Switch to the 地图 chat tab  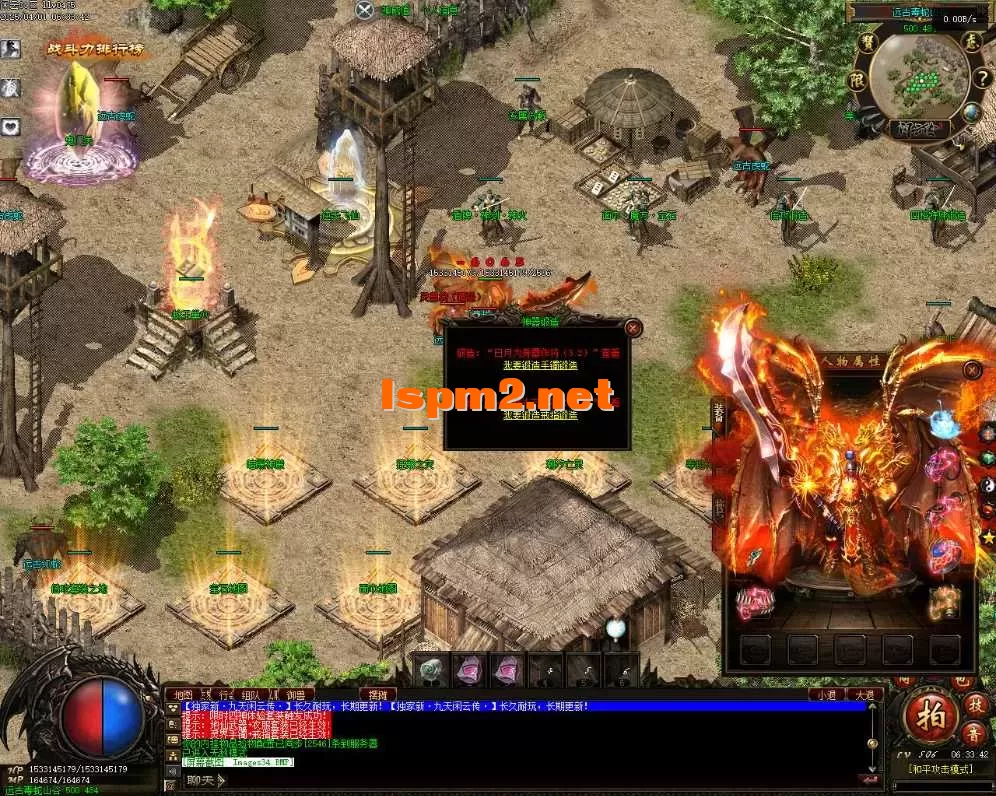(x=182, y=695)
